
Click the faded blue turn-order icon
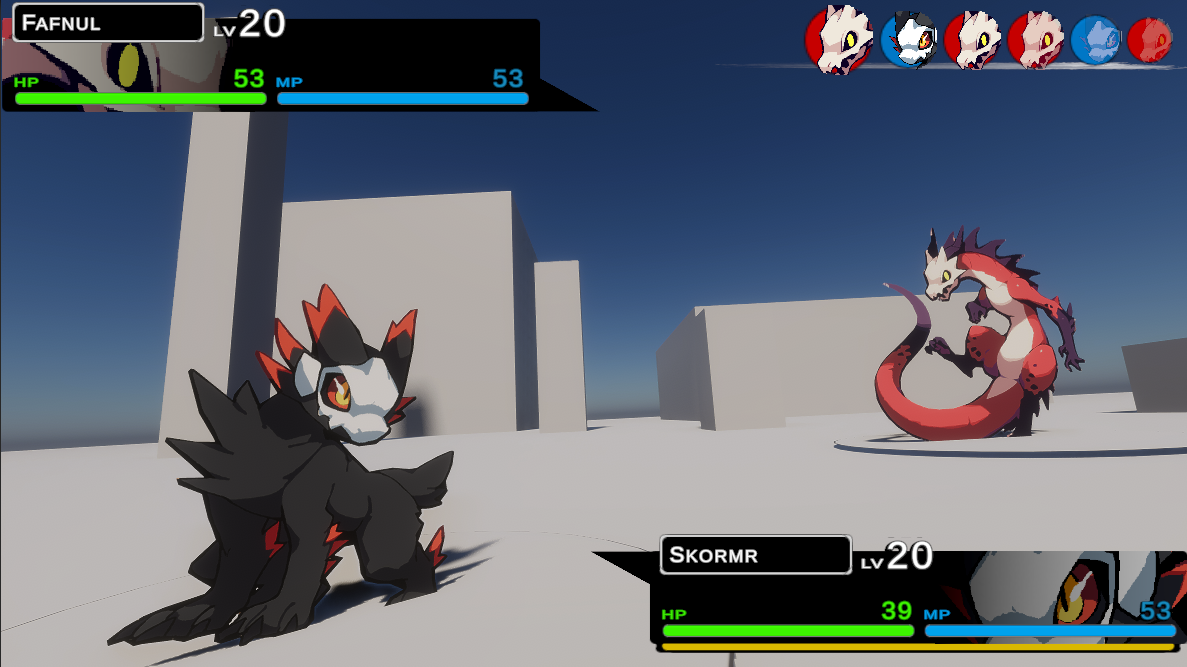1095,40
